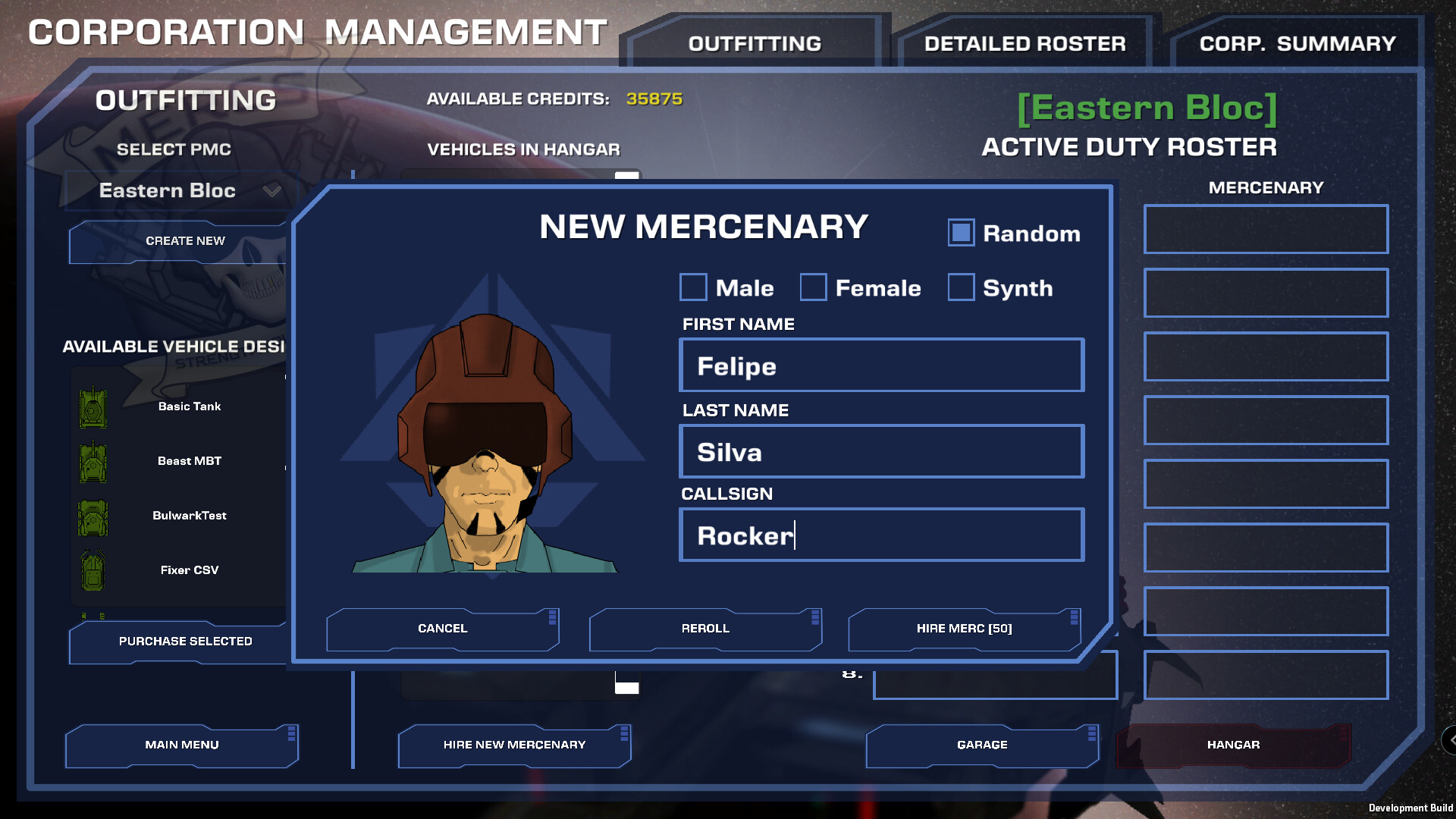Select the Fixer CSV vehicle icon
This screenshot has height=819, width=1456.
tap(93, 570)
